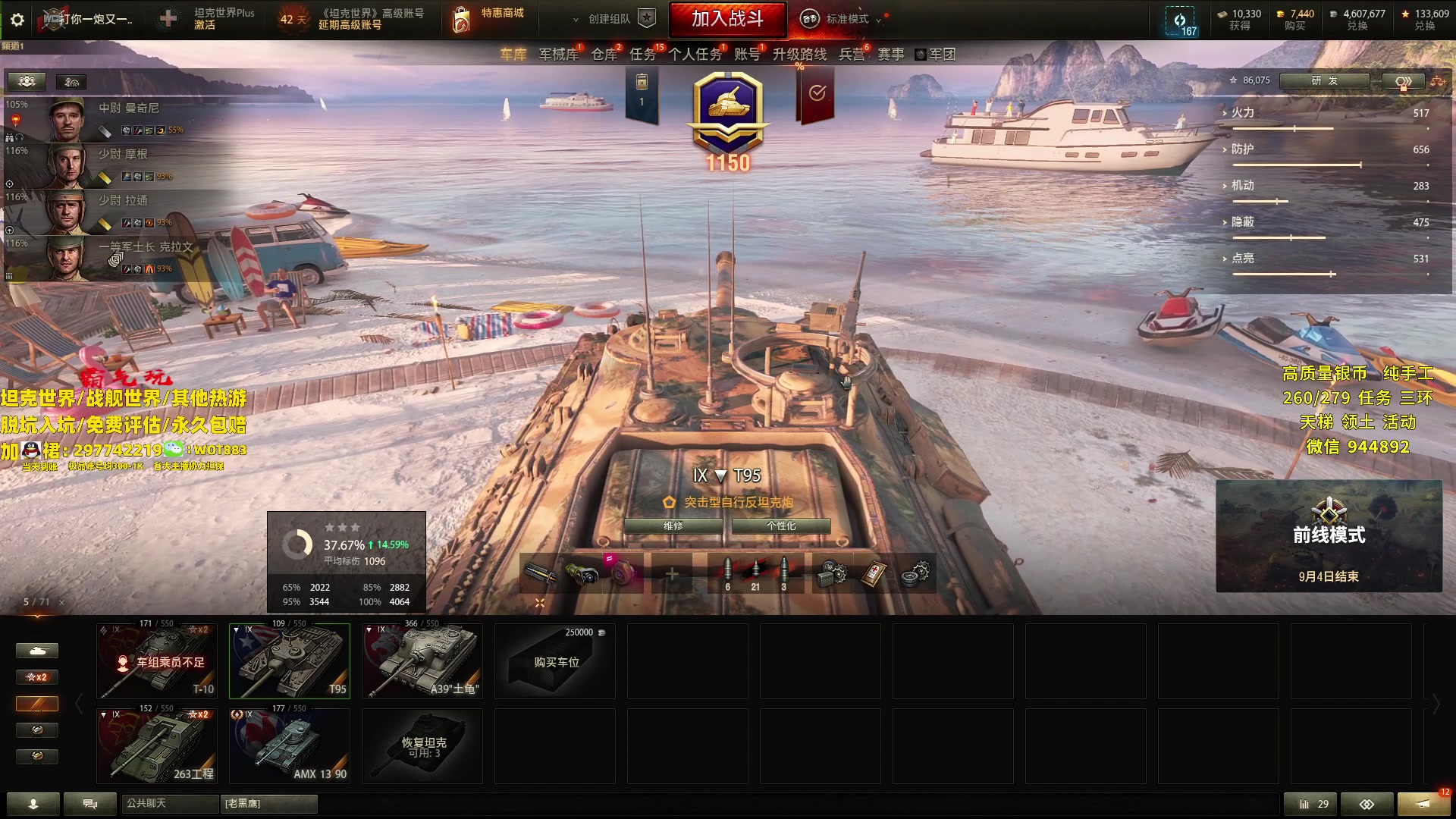Go to the 升级路线 tech tree tab
The image size is (1456, 819).
(x=799, y=55)
